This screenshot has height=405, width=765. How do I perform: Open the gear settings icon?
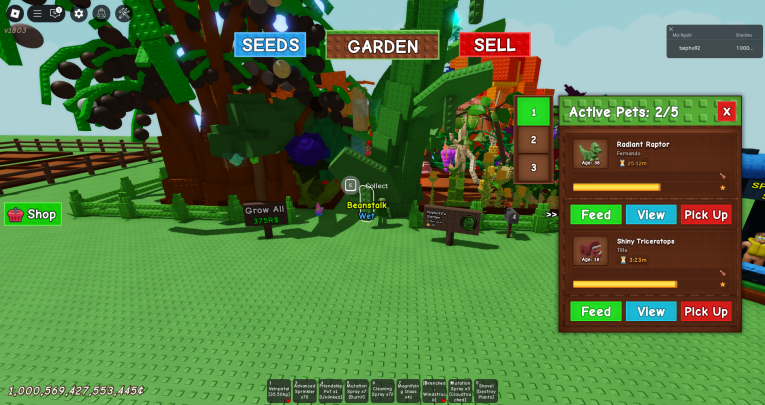coord(79,14)
